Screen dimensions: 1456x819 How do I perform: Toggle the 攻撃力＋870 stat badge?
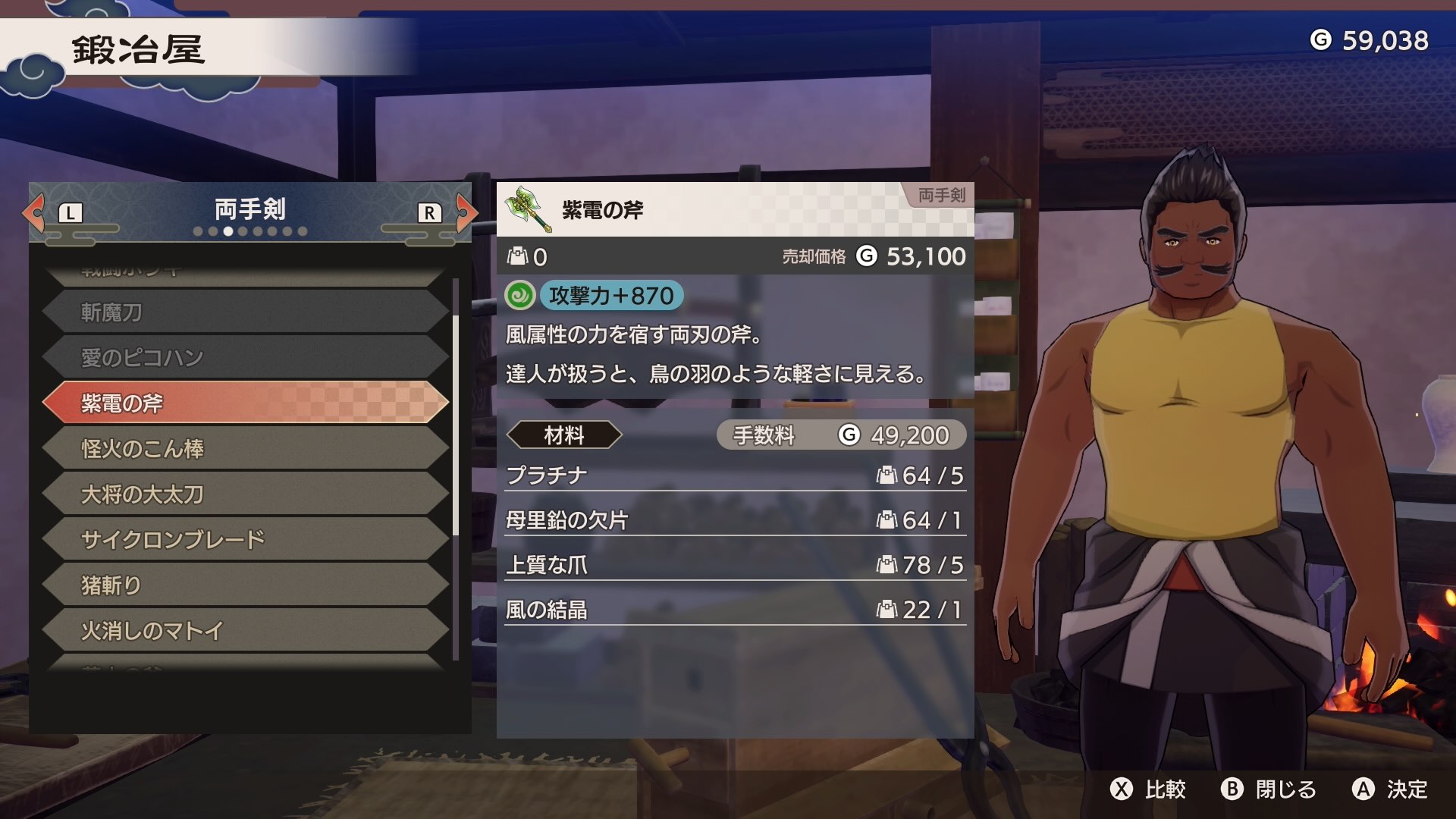611,297
